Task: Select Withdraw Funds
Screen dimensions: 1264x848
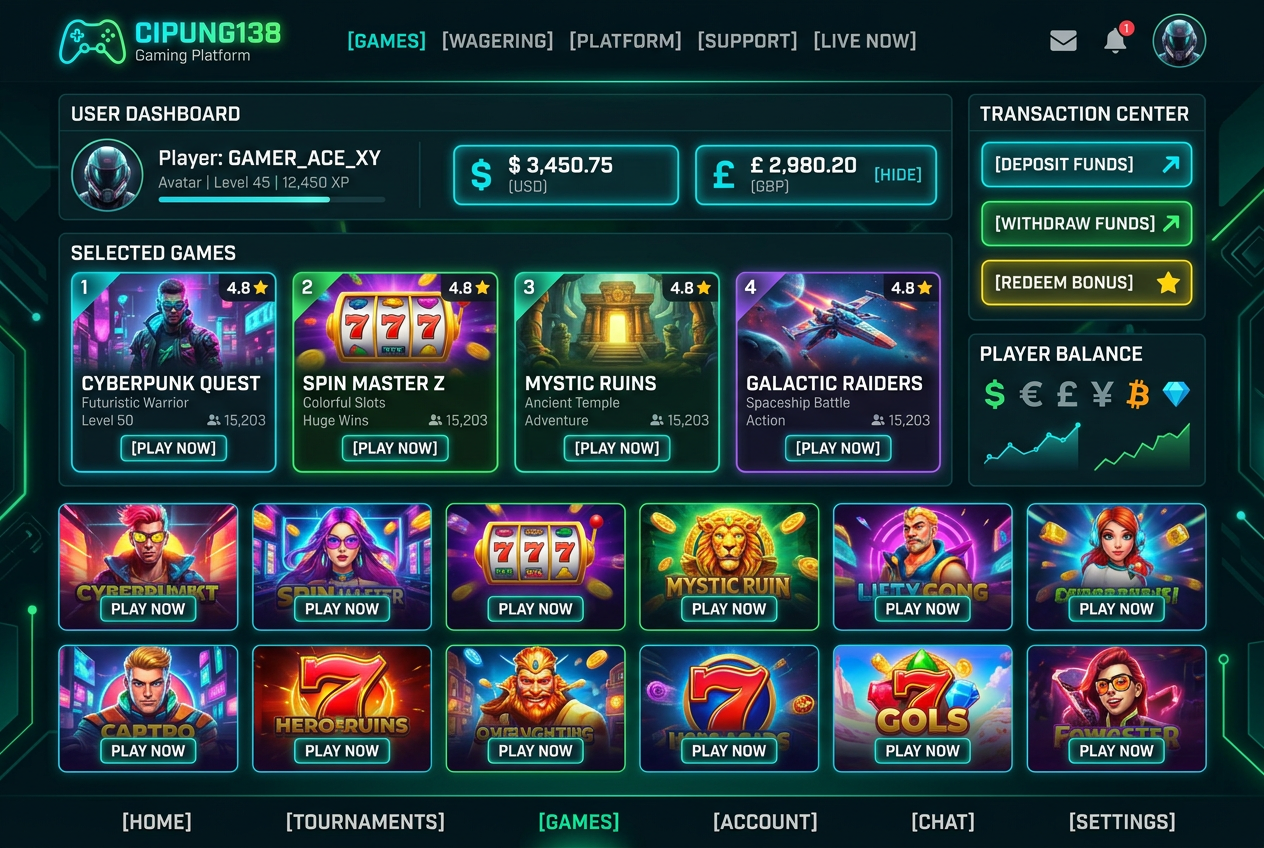Action: tap(1086, 224)
